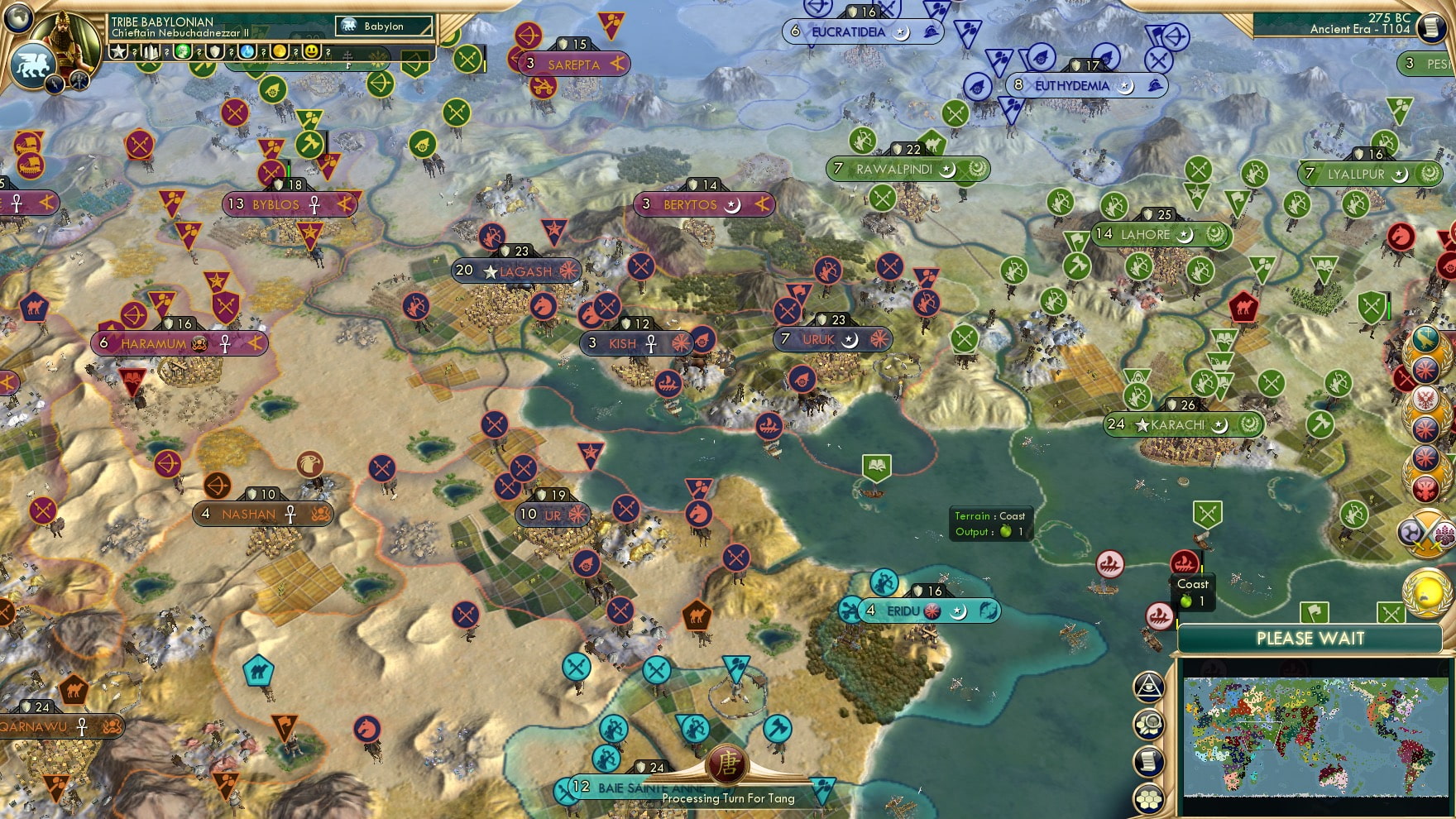Click the PLEASE WAIT button
The height and width of the screenshot is (819, 1456).
click(1310, 638)
